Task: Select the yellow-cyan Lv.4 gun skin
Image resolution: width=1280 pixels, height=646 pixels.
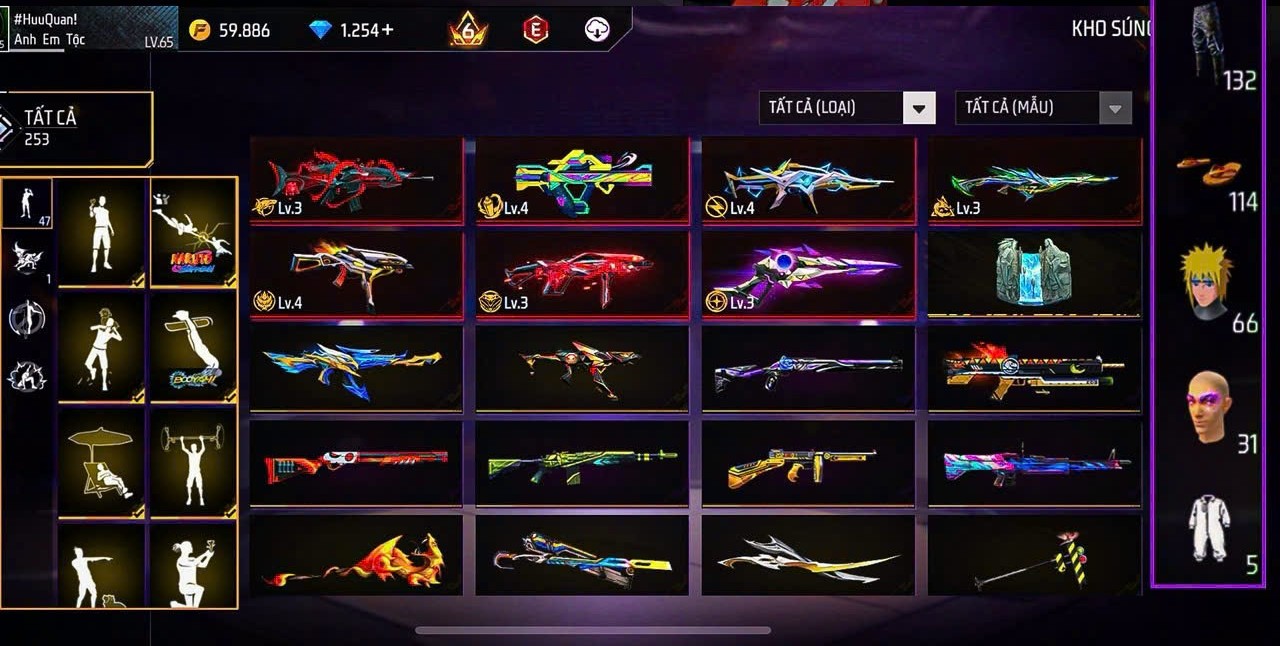Action: tap(582, 180)
